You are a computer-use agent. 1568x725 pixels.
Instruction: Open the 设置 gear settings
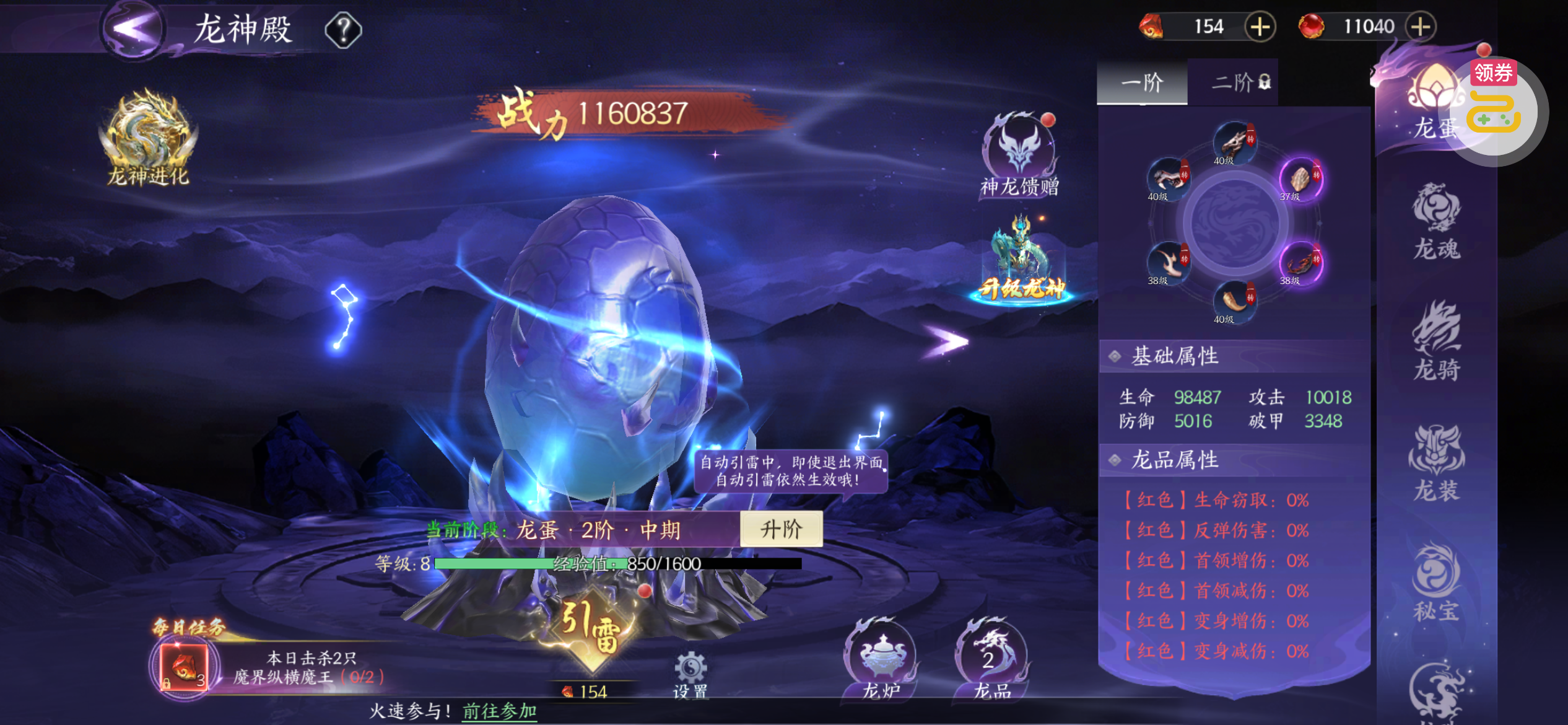coord(690,674)
